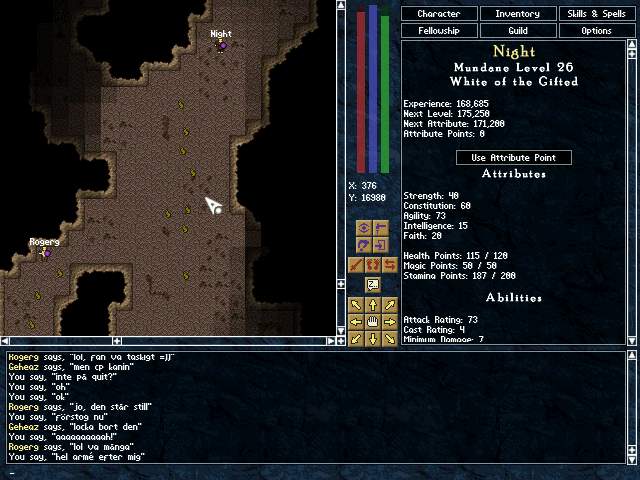The width and height of the screenshot is (640, 480).
Task: Show the Skills & Spells panel
Action: coord(596,14)
